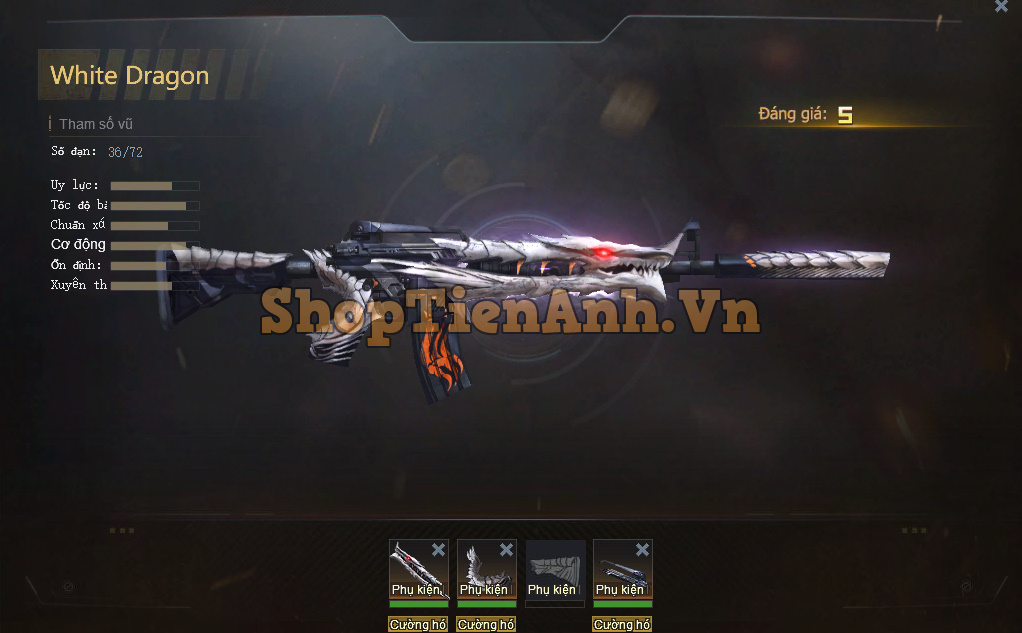Select the greyed-out scaled stock accessory slot
1022x633 pixels.
(x=555, y=570)
